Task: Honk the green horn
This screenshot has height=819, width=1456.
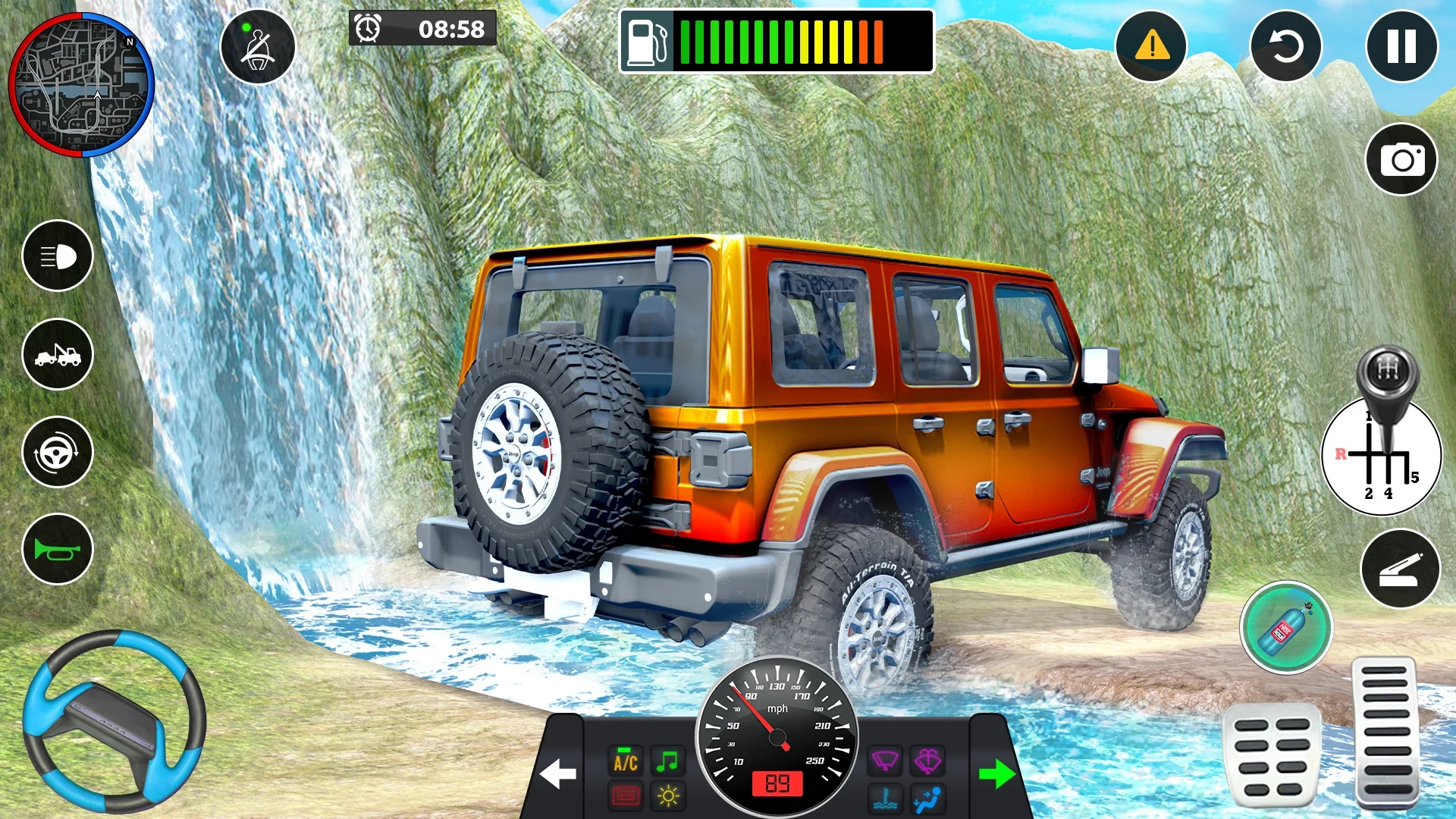Action: pos(58,549)
